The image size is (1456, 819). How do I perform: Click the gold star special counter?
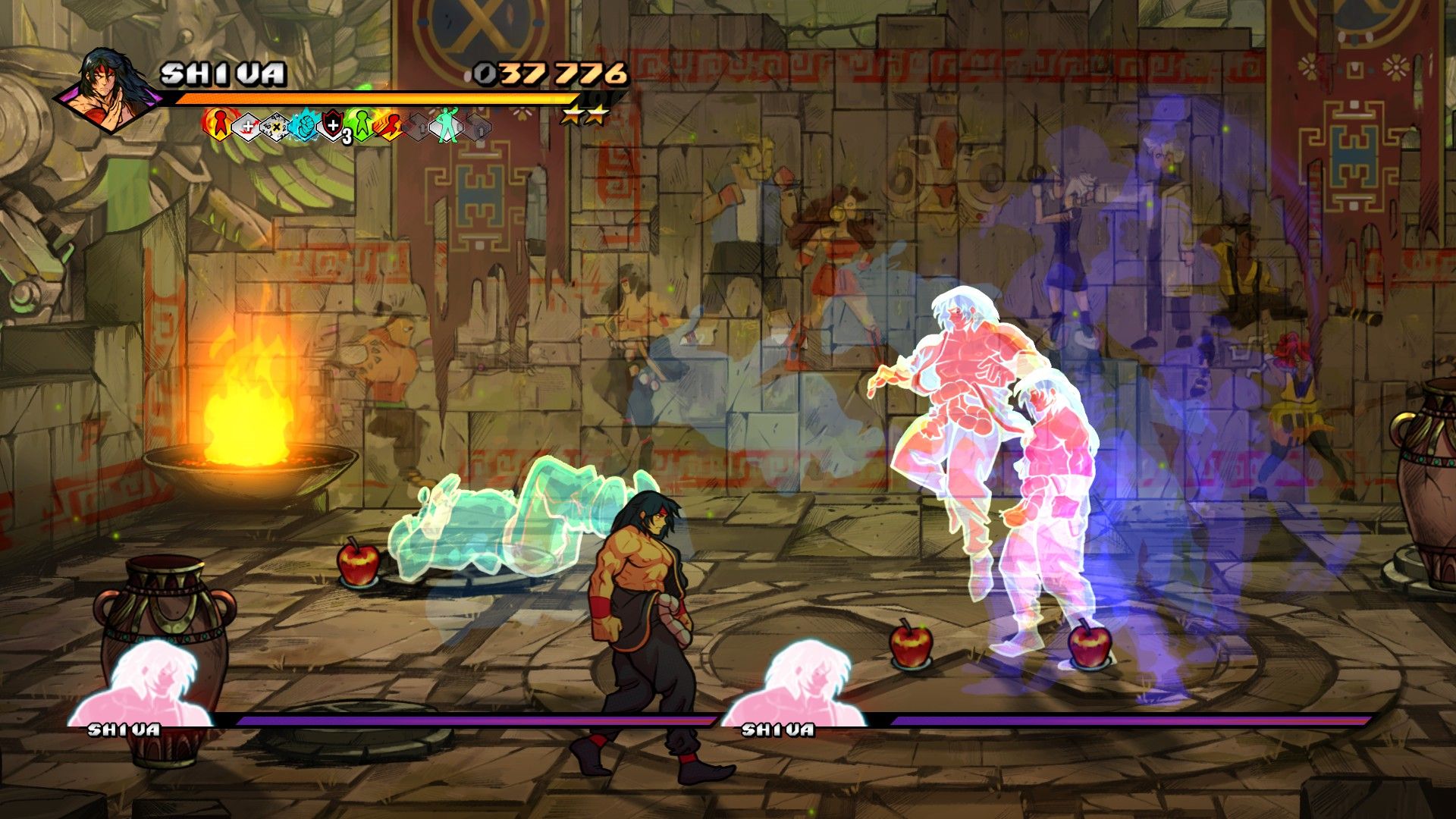585,115
